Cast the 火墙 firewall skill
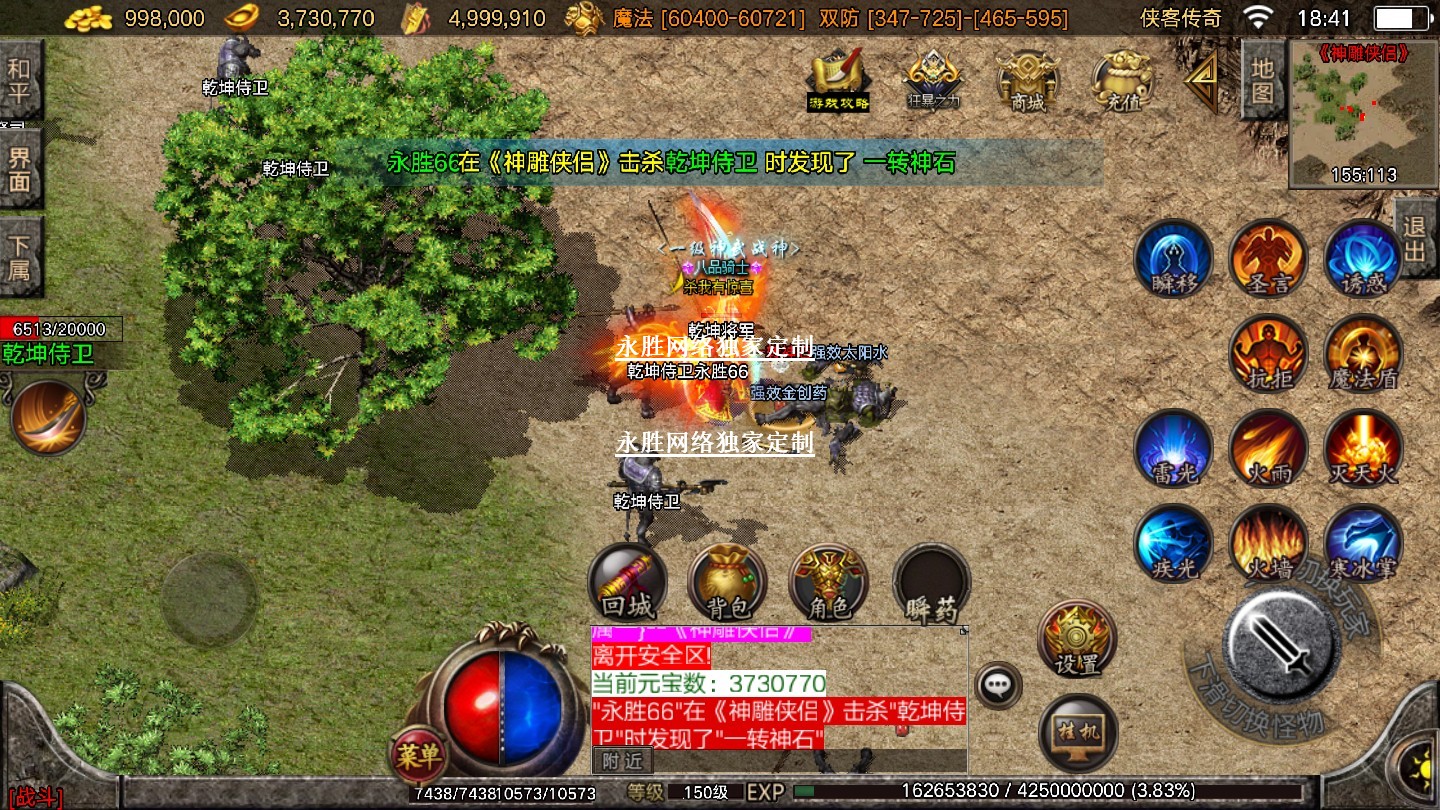This screenshot has width=1440, height=810. coord(1268,543)
